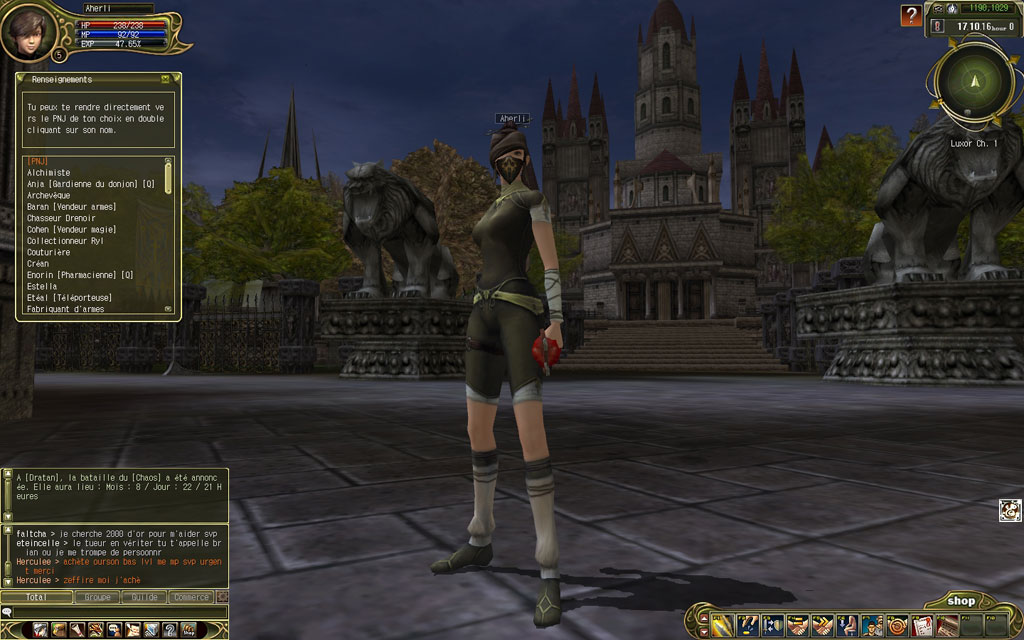Select Cohen [Vendeur magie] entry

coord(72,230)
